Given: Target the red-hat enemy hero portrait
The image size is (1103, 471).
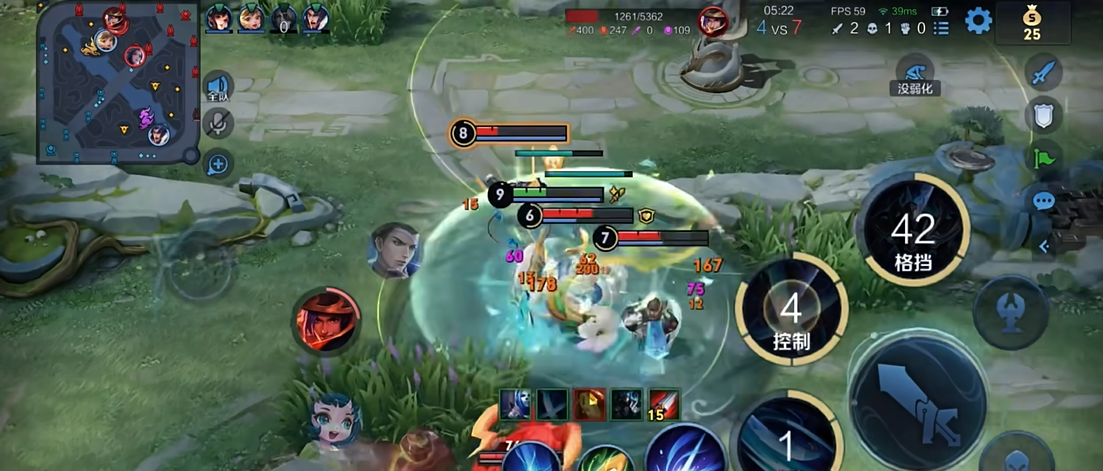Looking at the screenshot, I should [327, 321].
